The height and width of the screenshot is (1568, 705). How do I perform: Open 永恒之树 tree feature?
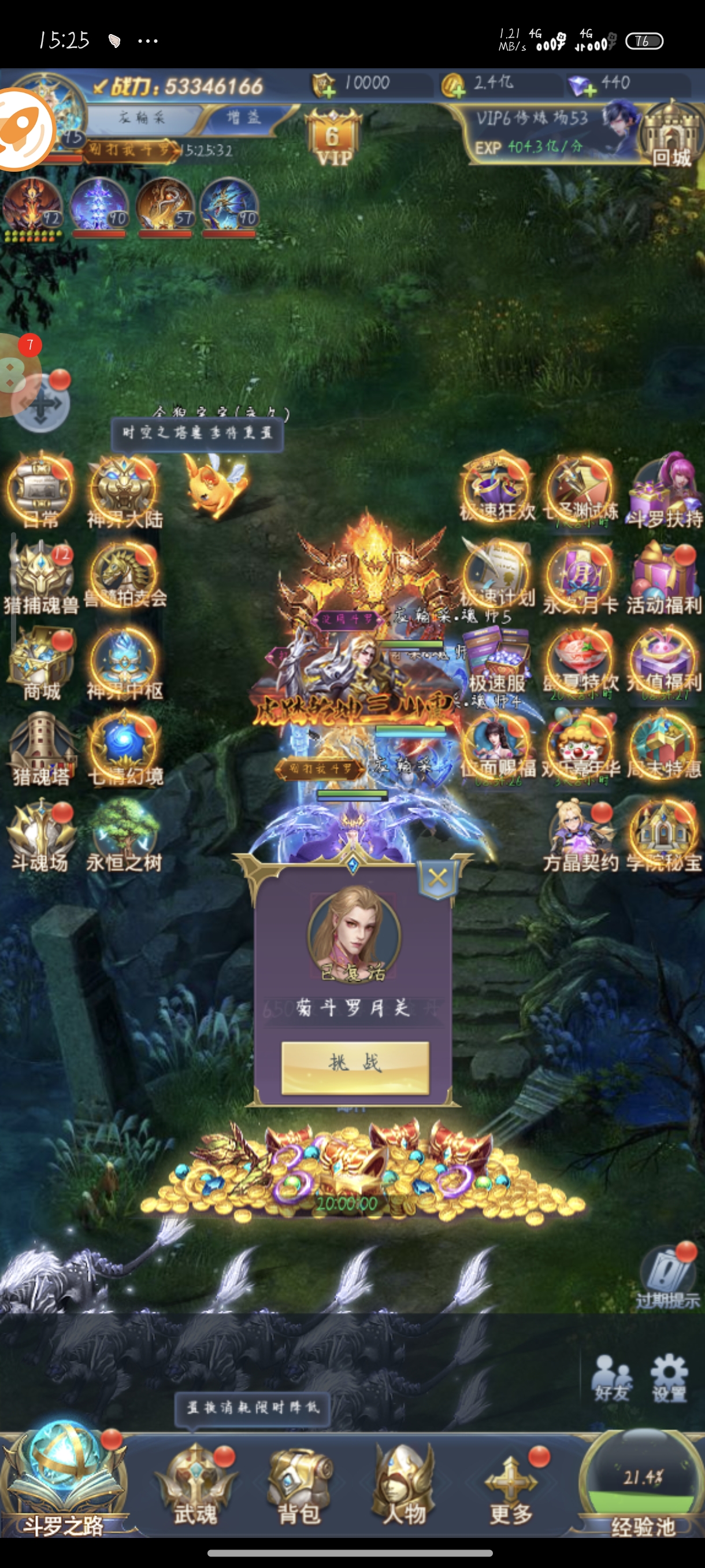click(x=124, y=835)
